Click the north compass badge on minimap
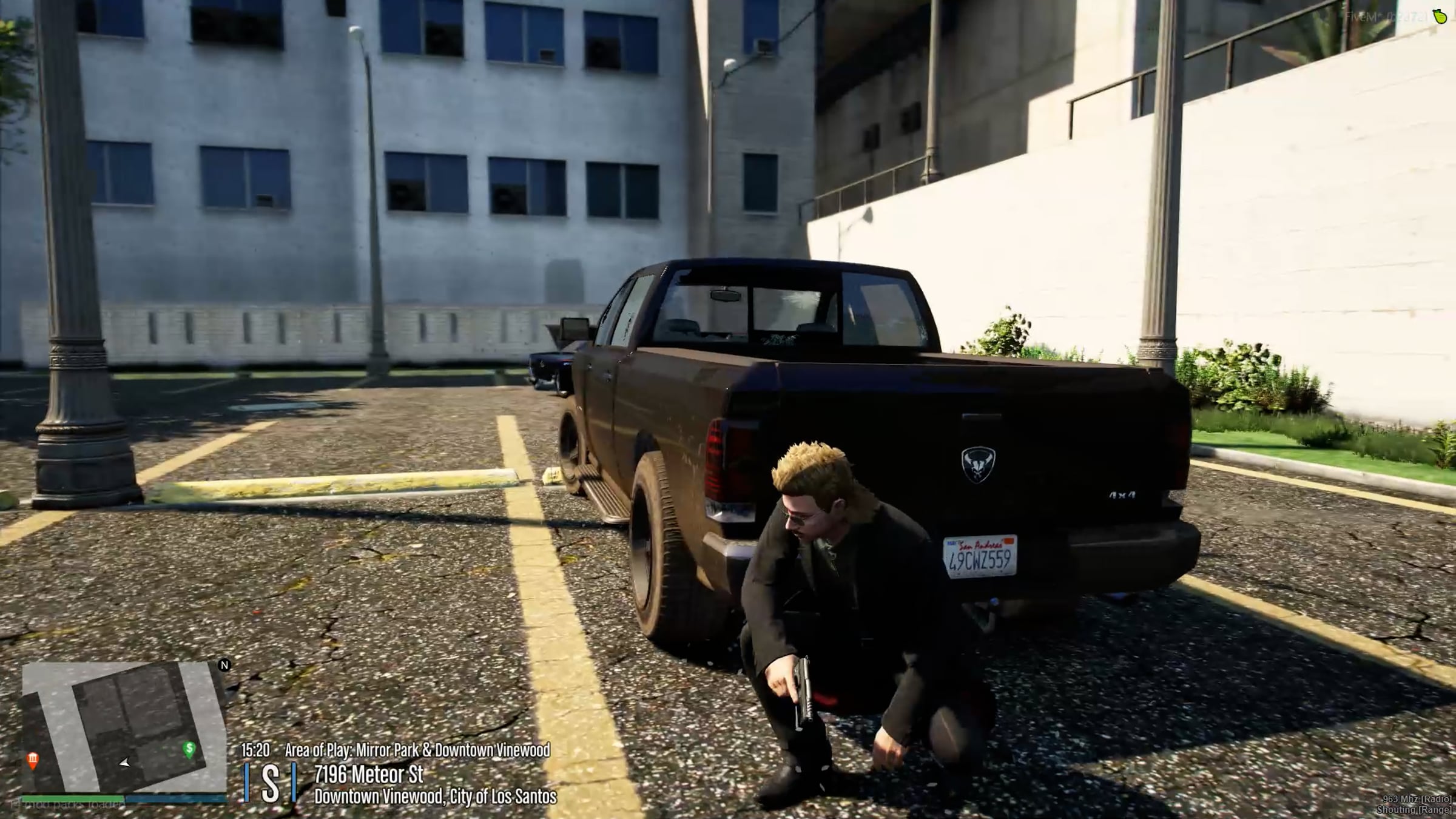Screen dimensions: 1456x819 pyautogui.click(x=224, y=665)
